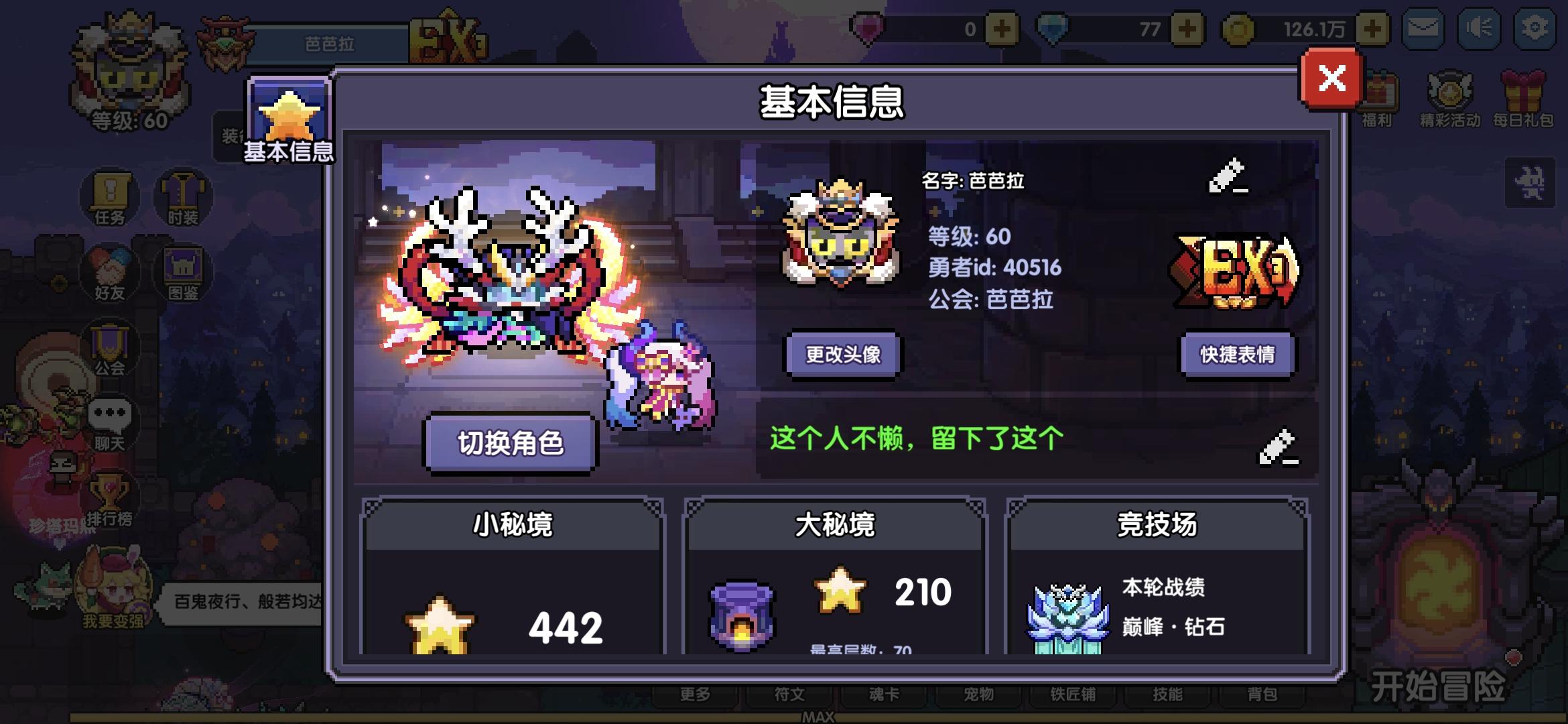1568x724 pixels.
Task: Open the 快捷表情 quick emotes panel
Action: coord(1238,355)
